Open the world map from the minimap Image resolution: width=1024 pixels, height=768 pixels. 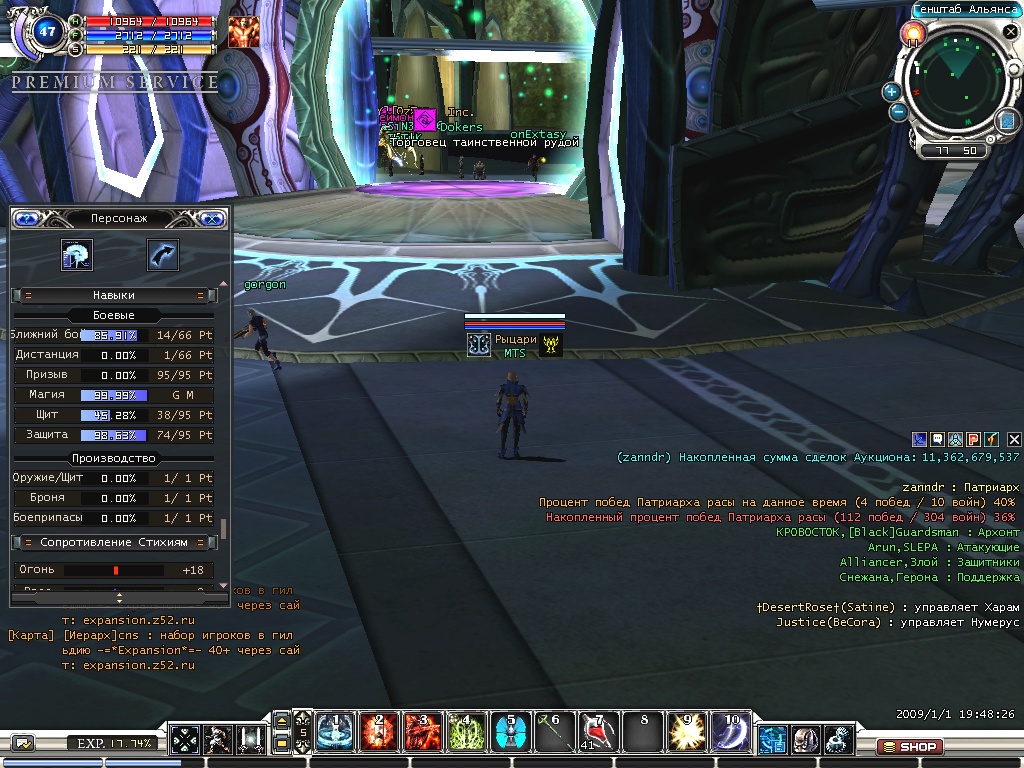[1007, 121]
